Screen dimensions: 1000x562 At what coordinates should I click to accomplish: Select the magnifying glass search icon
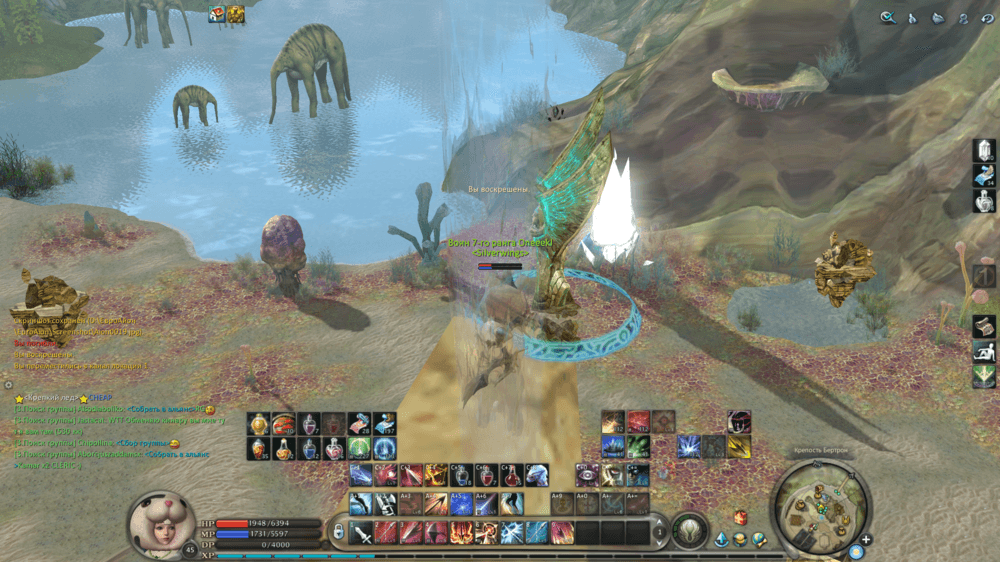887,17
